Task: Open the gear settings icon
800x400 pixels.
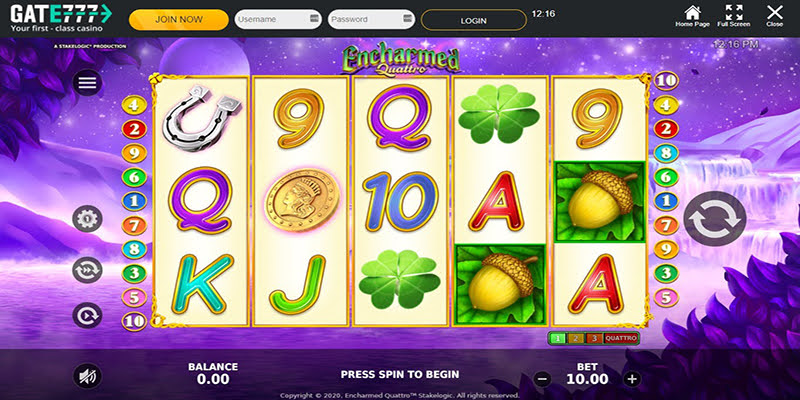Action: [x=87, y=219]
